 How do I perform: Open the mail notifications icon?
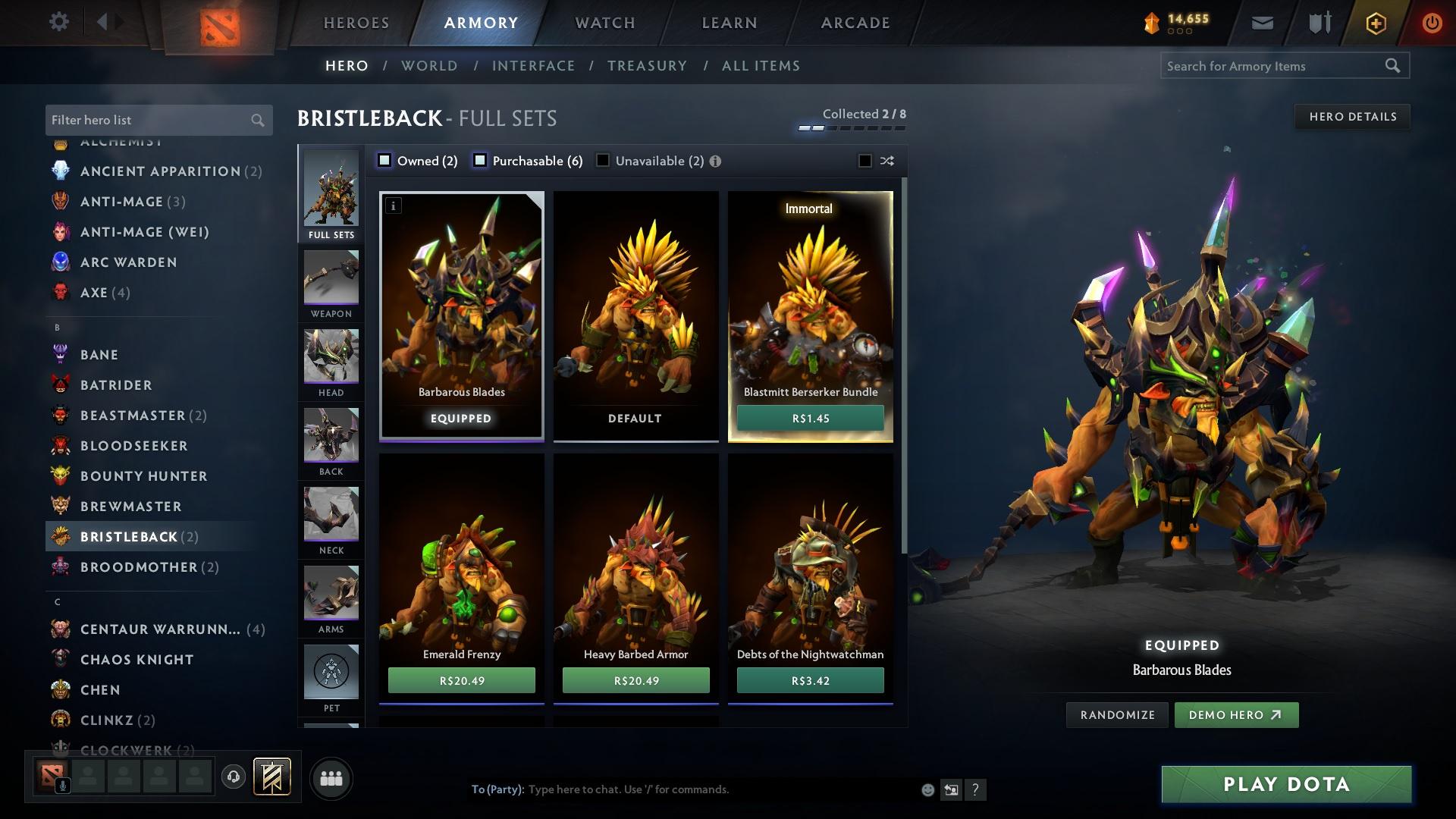pyautogui.click(x=1261, y=22)
